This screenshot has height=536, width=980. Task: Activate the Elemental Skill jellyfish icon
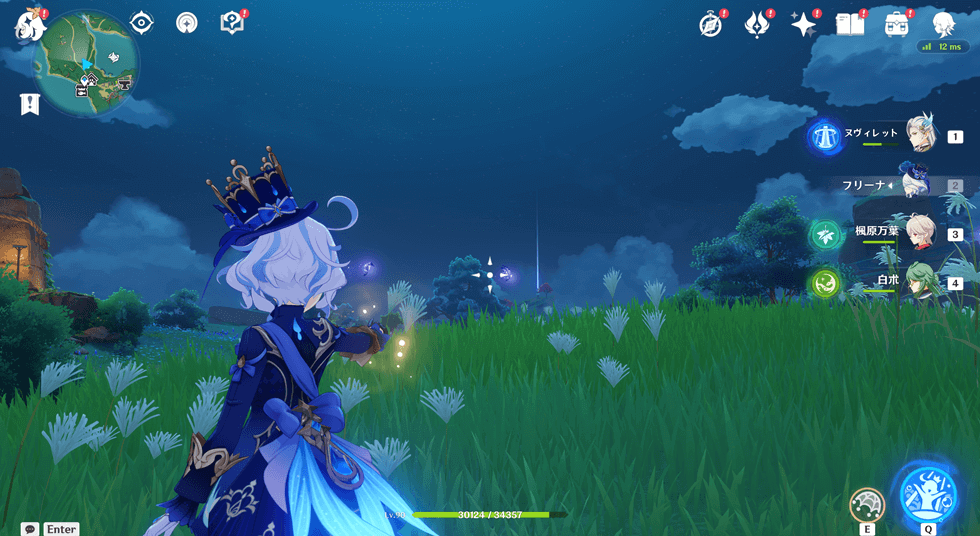point(866,503)
